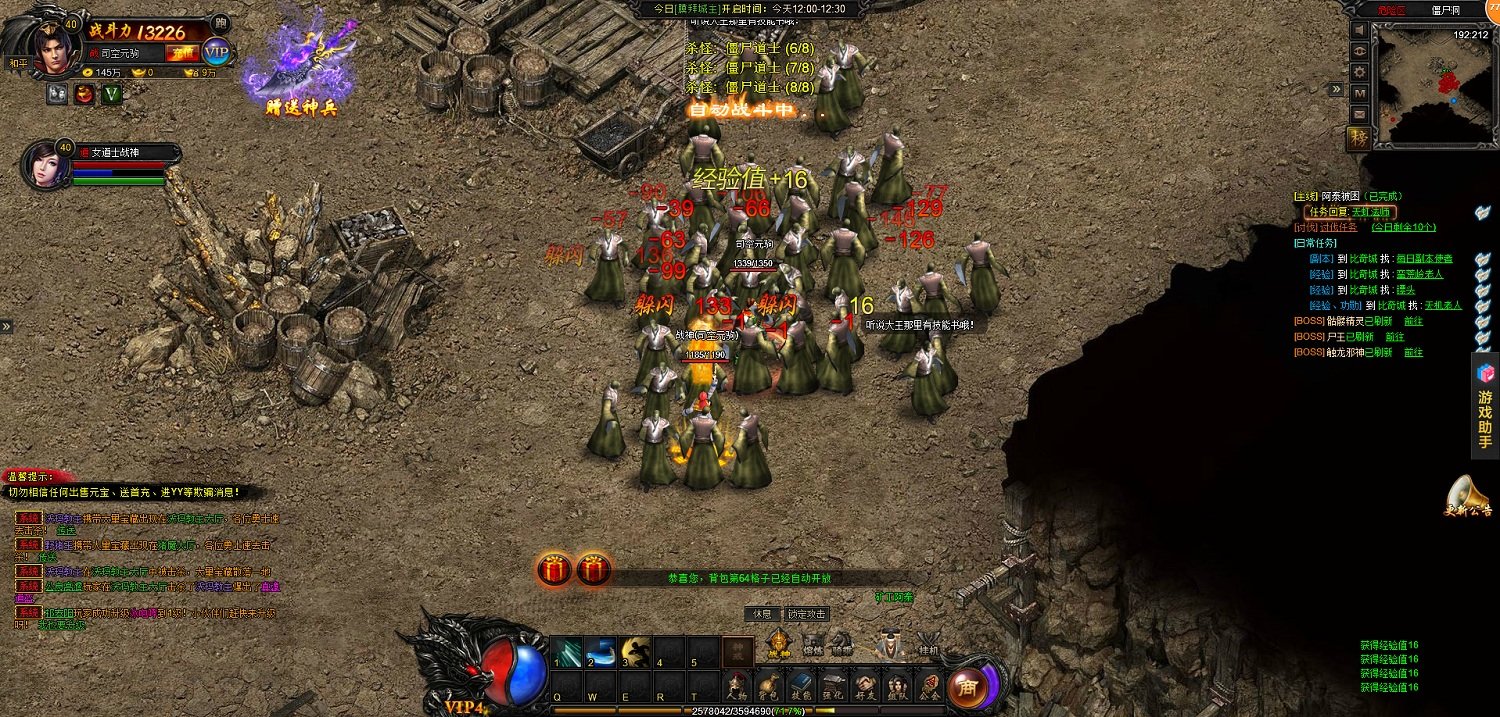Open the 榜 ranking button beside minimap
This screenshot has width=1500, height=717.
pos(1359,138)
